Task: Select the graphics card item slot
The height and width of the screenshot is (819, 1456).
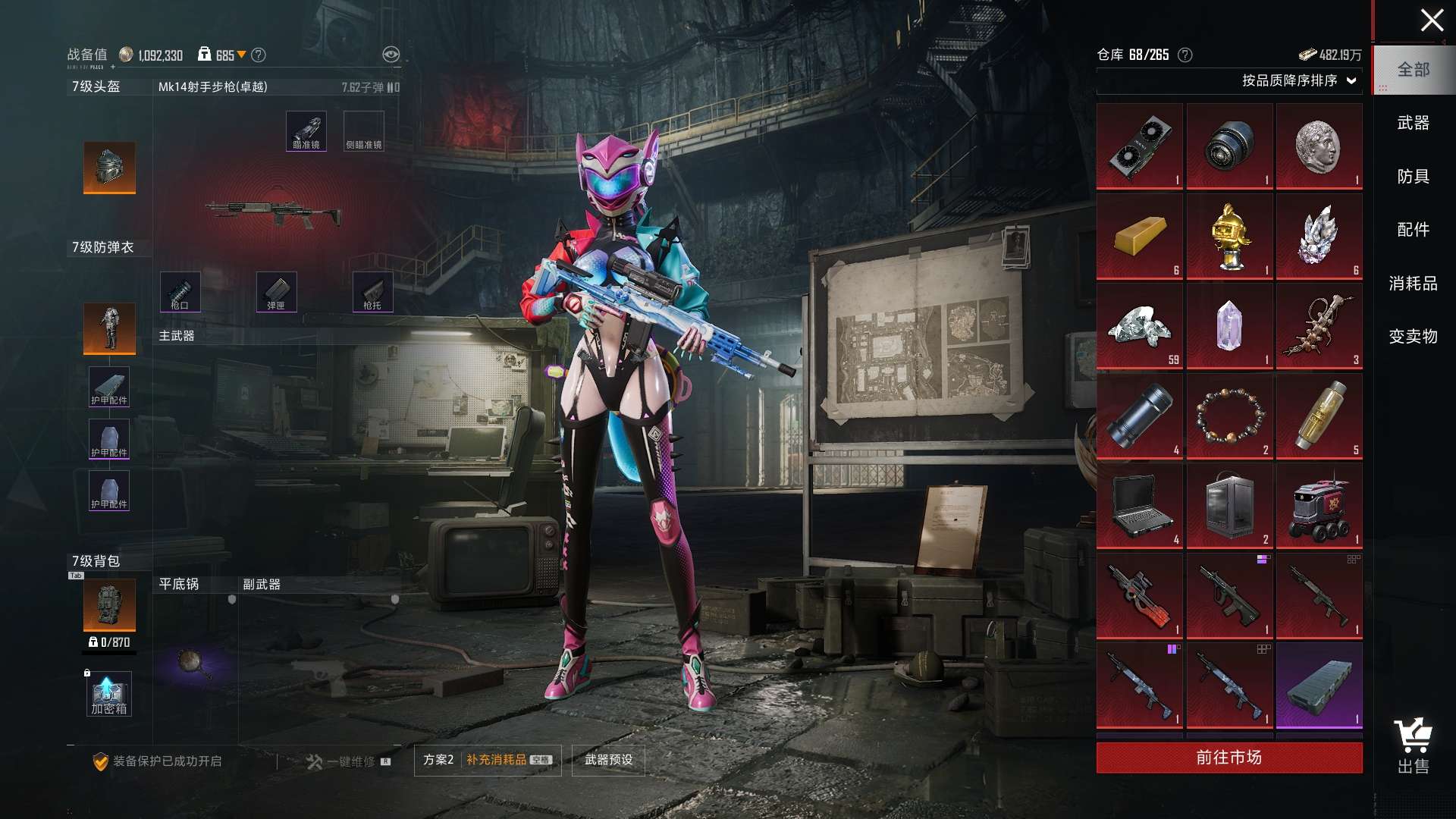Action: pyautogui.click(x=1139, y=146)
